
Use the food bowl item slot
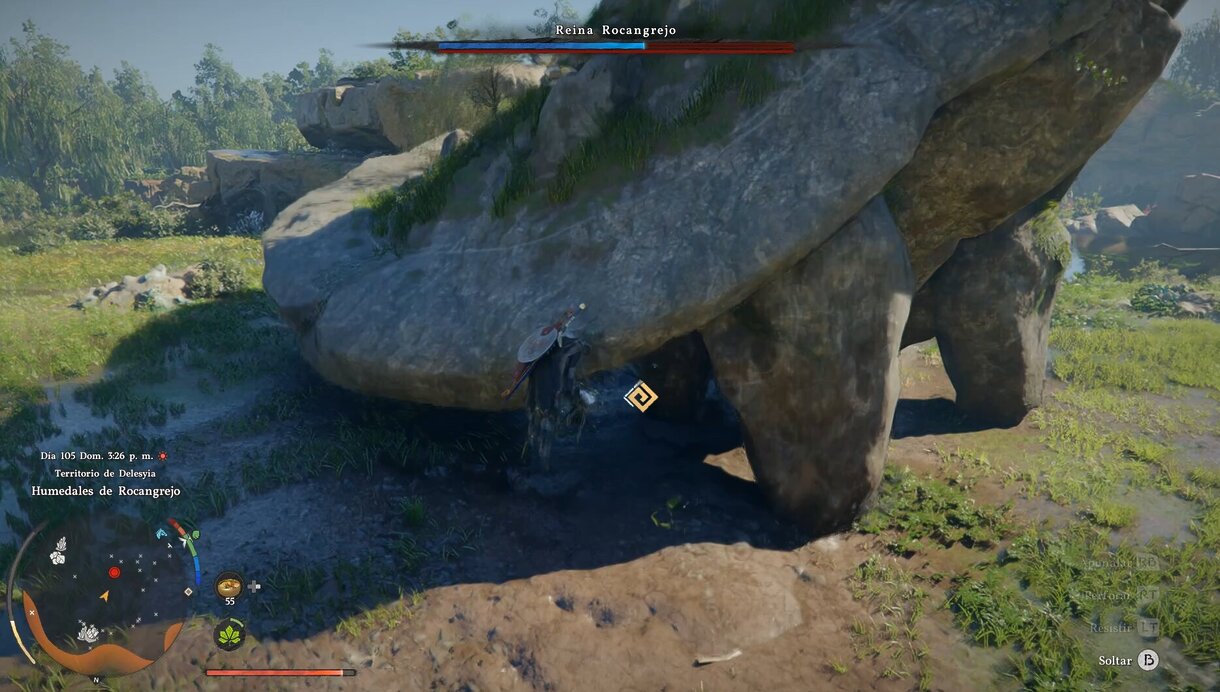point(229,585)
